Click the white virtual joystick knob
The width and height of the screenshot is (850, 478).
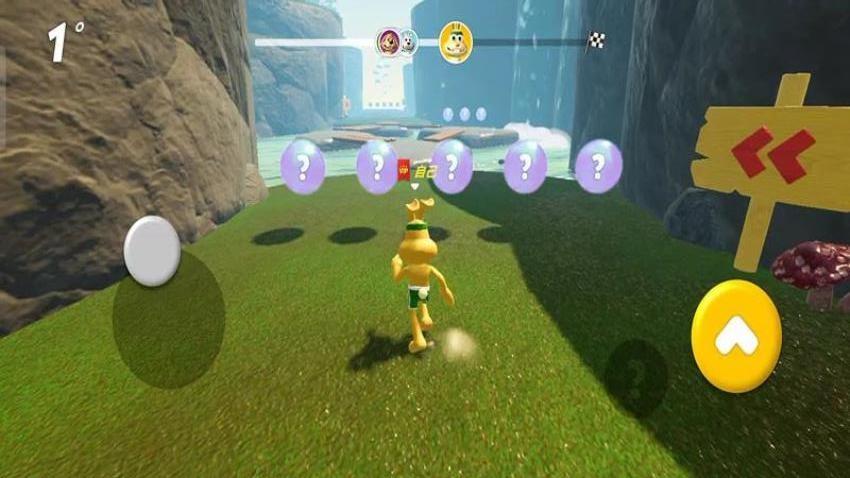pos(152,251)
